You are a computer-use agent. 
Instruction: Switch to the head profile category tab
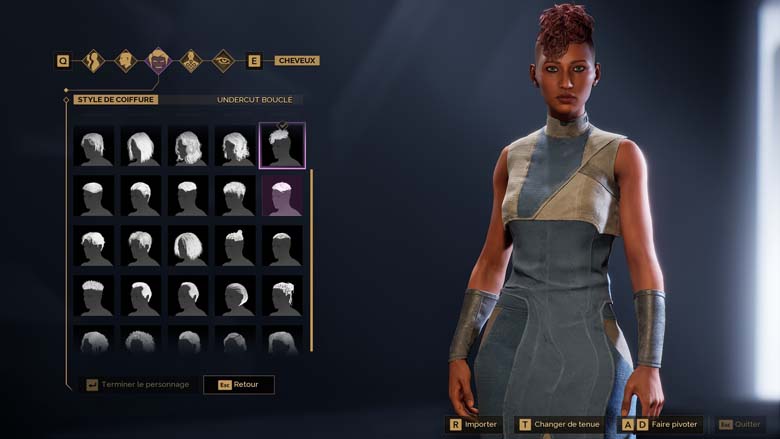coord(126,61)
